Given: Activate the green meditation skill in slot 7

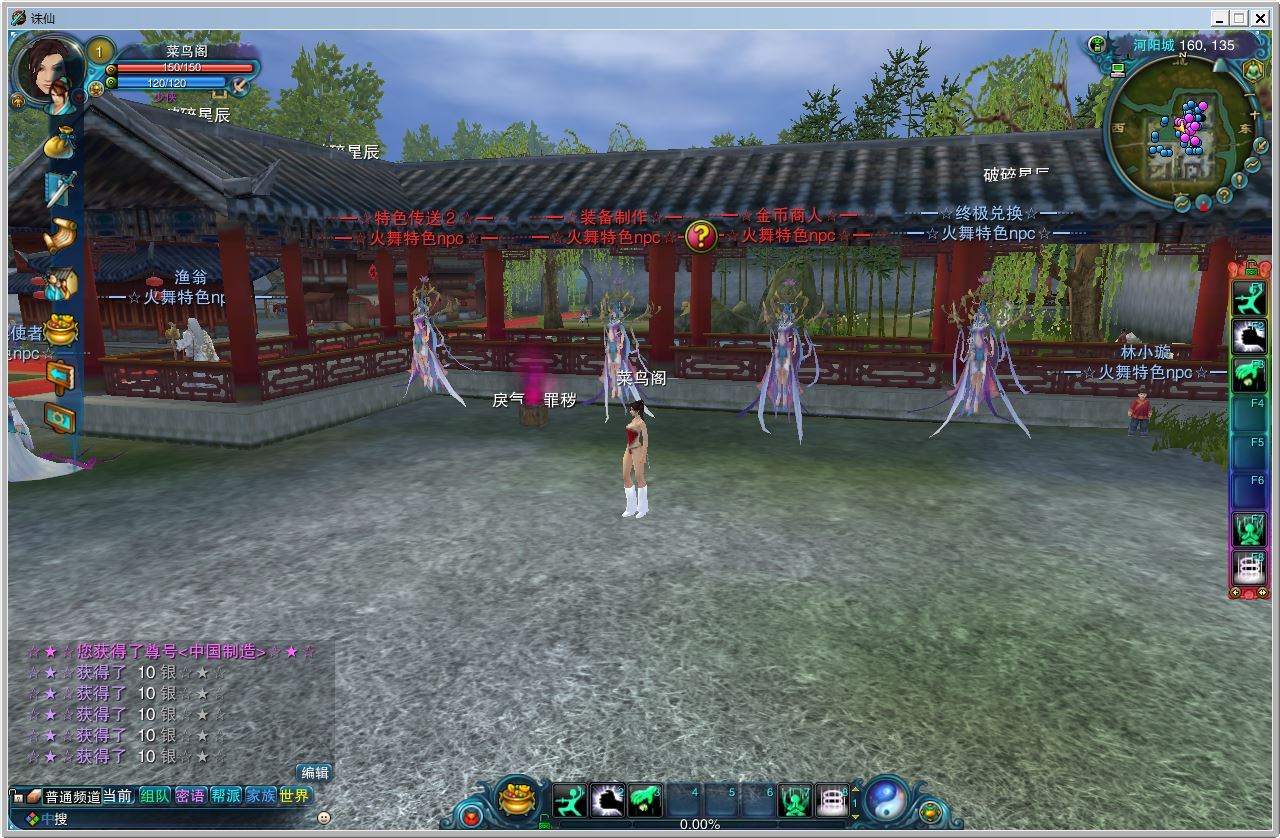Looking at the screenshot, I should [795, 800].
